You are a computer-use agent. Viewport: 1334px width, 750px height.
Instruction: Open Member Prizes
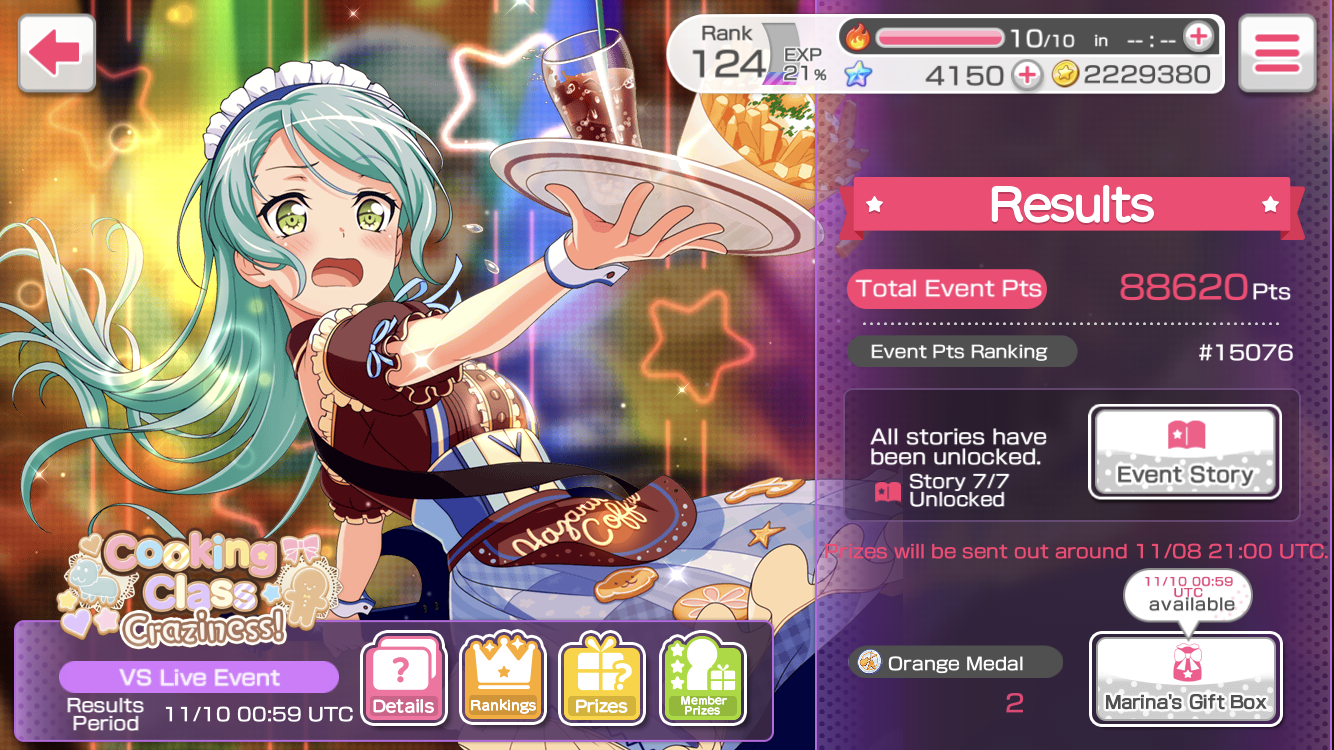(703, 679)
